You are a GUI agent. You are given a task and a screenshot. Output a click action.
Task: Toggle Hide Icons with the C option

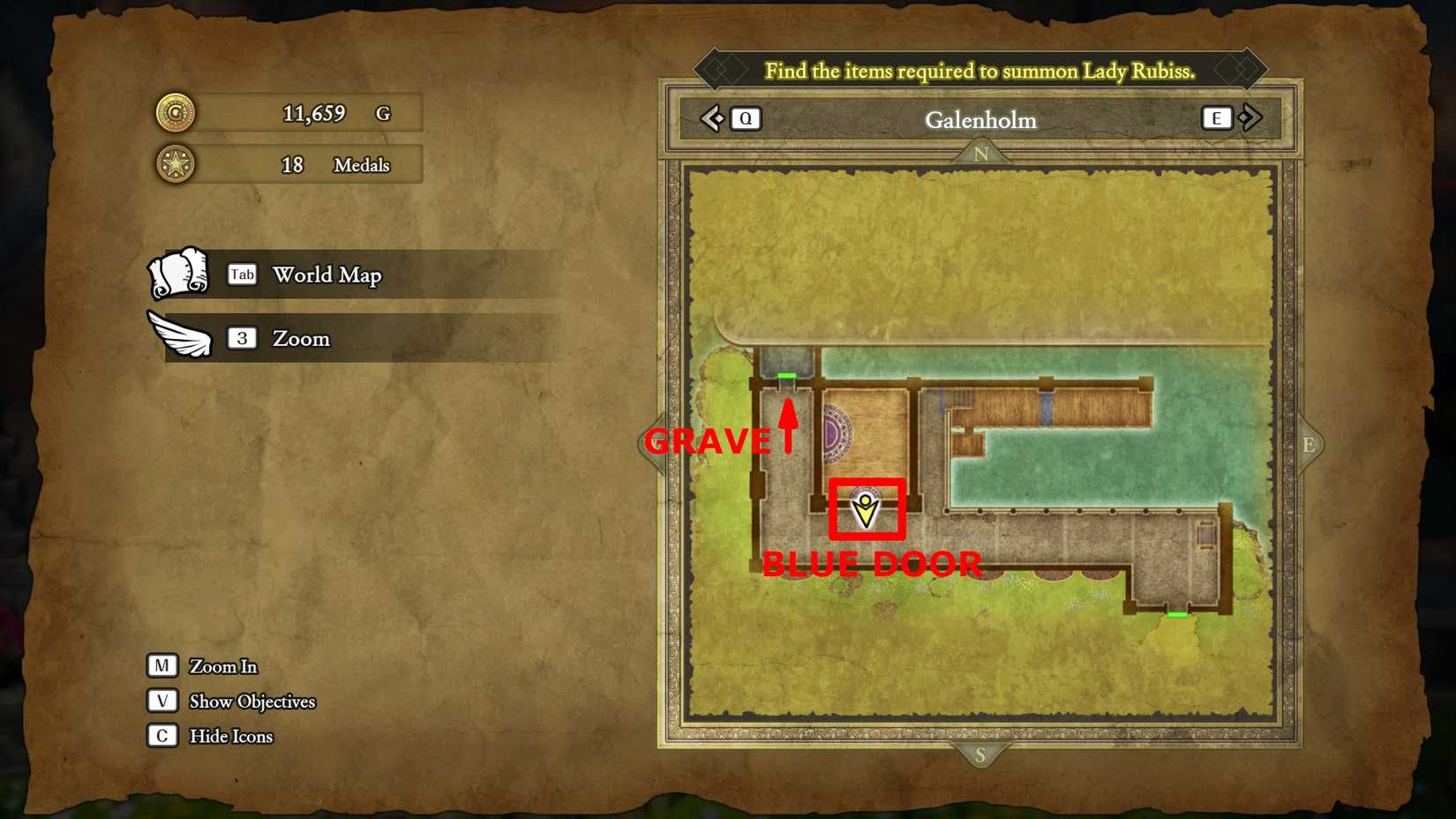tap(162, 735)
